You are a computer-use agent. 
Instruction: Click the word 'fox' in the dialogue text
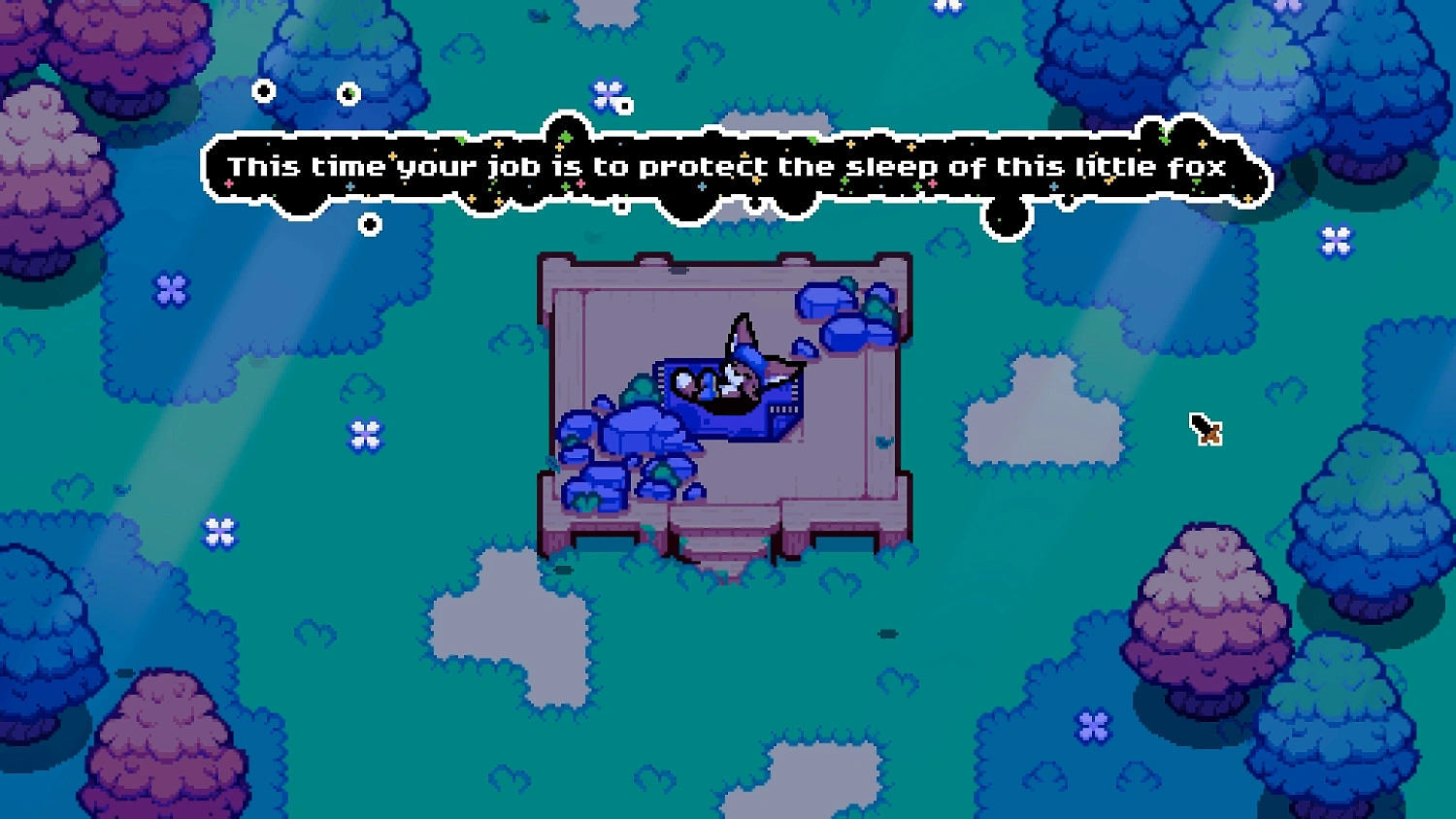coord(1199,167)
